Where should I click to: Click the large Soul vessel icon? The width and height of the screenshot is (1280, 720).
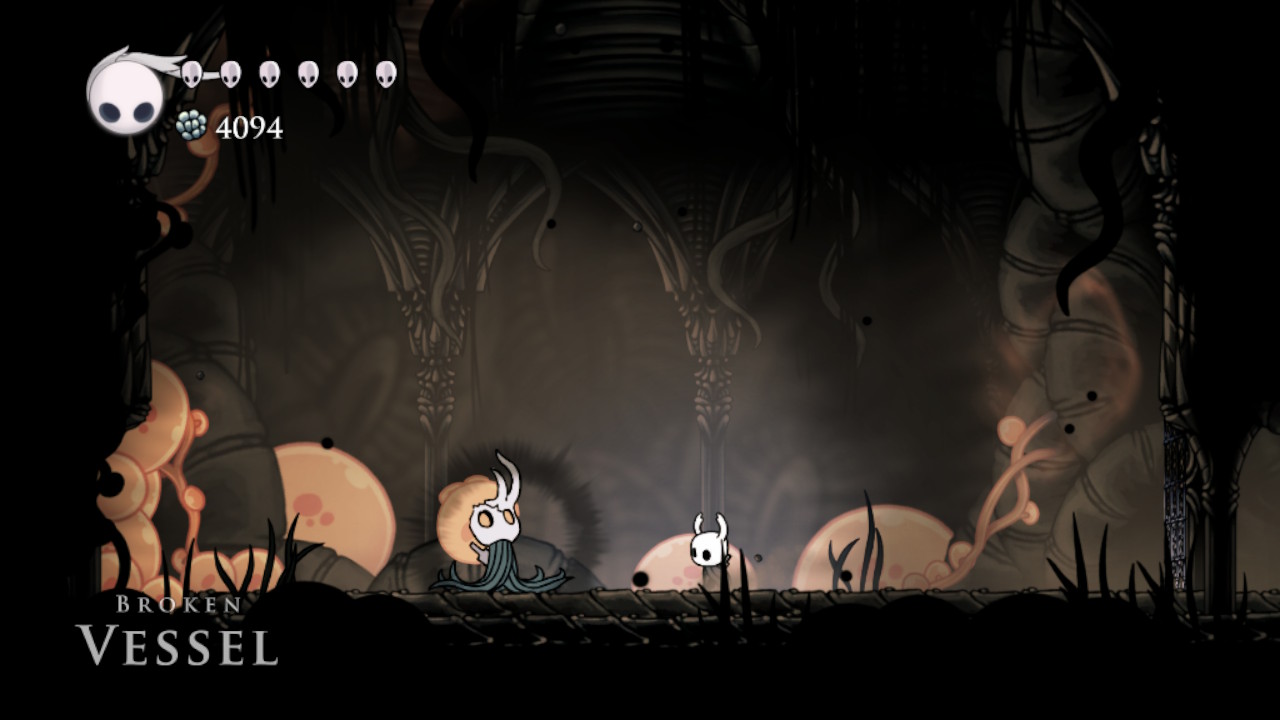pyautogui.click(x=124, y=95)
